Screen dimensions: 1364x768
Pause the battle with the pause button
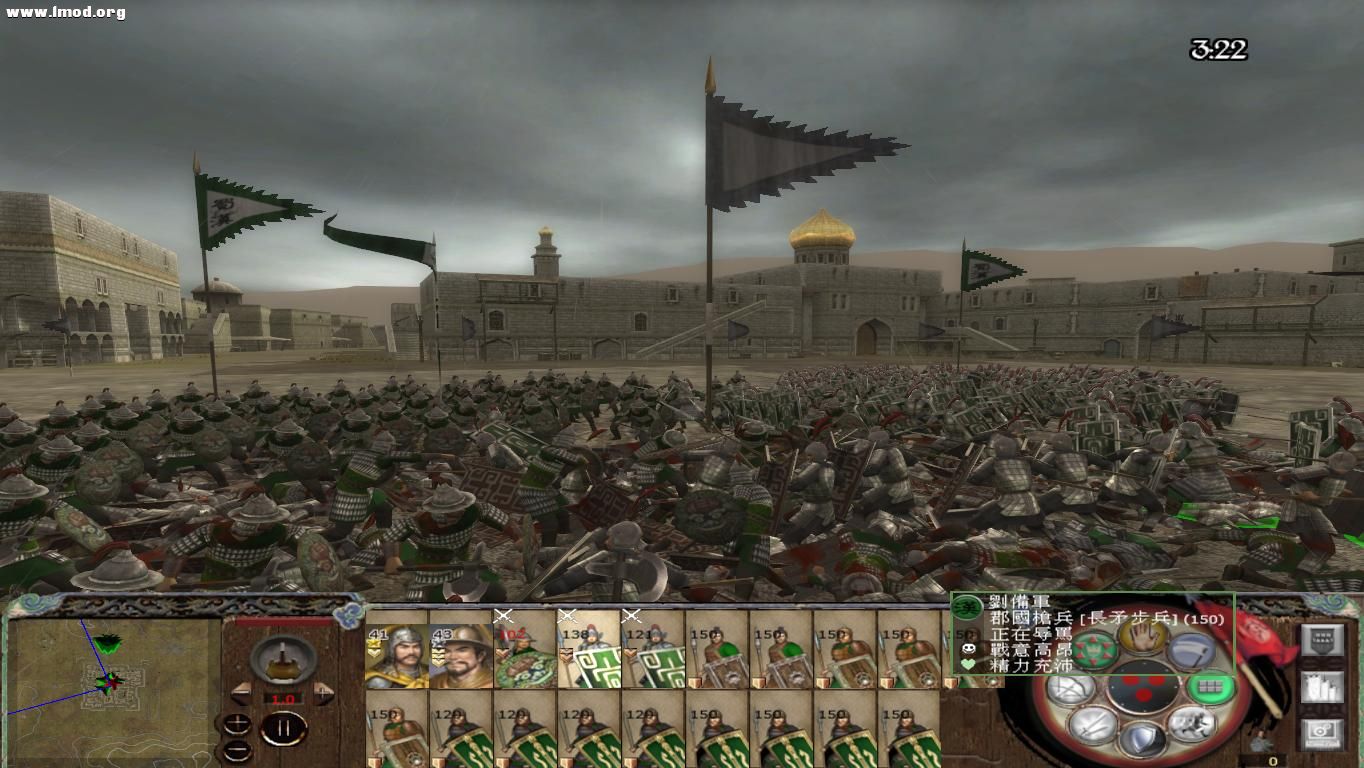click(x=285, y=727)
